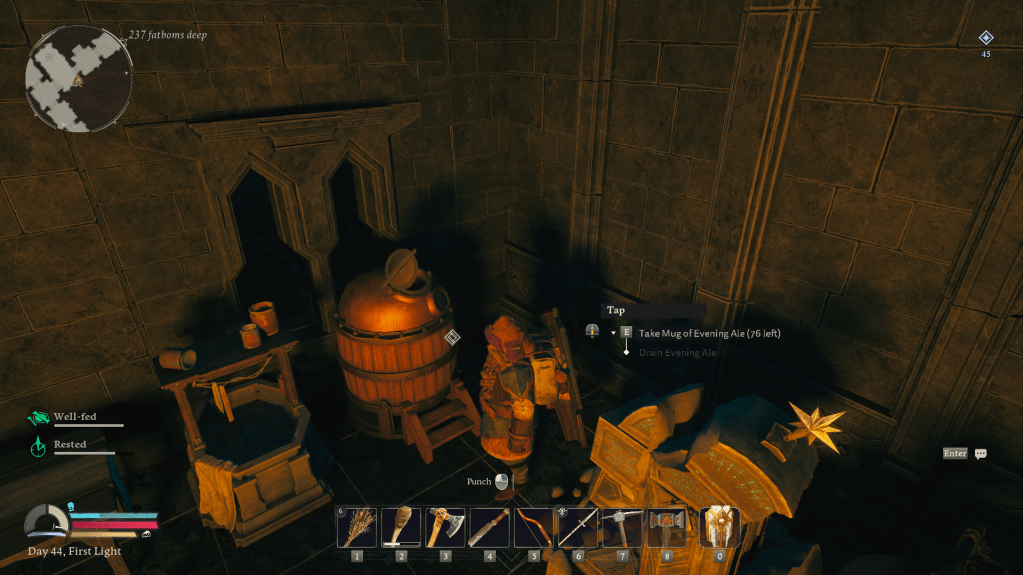Open the chat speech bubble icon
This screenshot has height=575, width=1023.
click(x=981, y=454)
